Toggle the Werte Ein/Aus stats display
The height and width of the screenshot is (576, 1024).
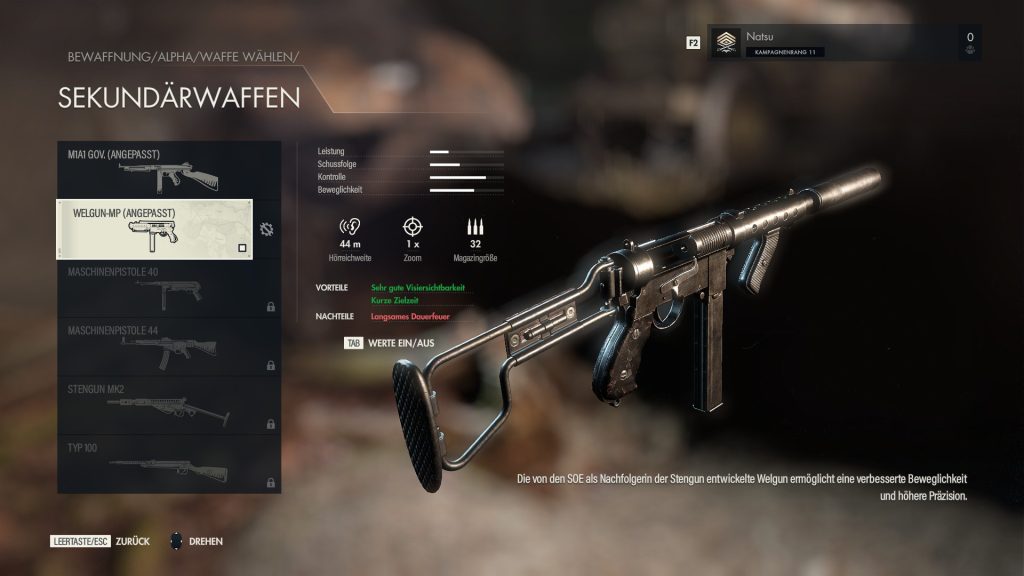point(390,342)
